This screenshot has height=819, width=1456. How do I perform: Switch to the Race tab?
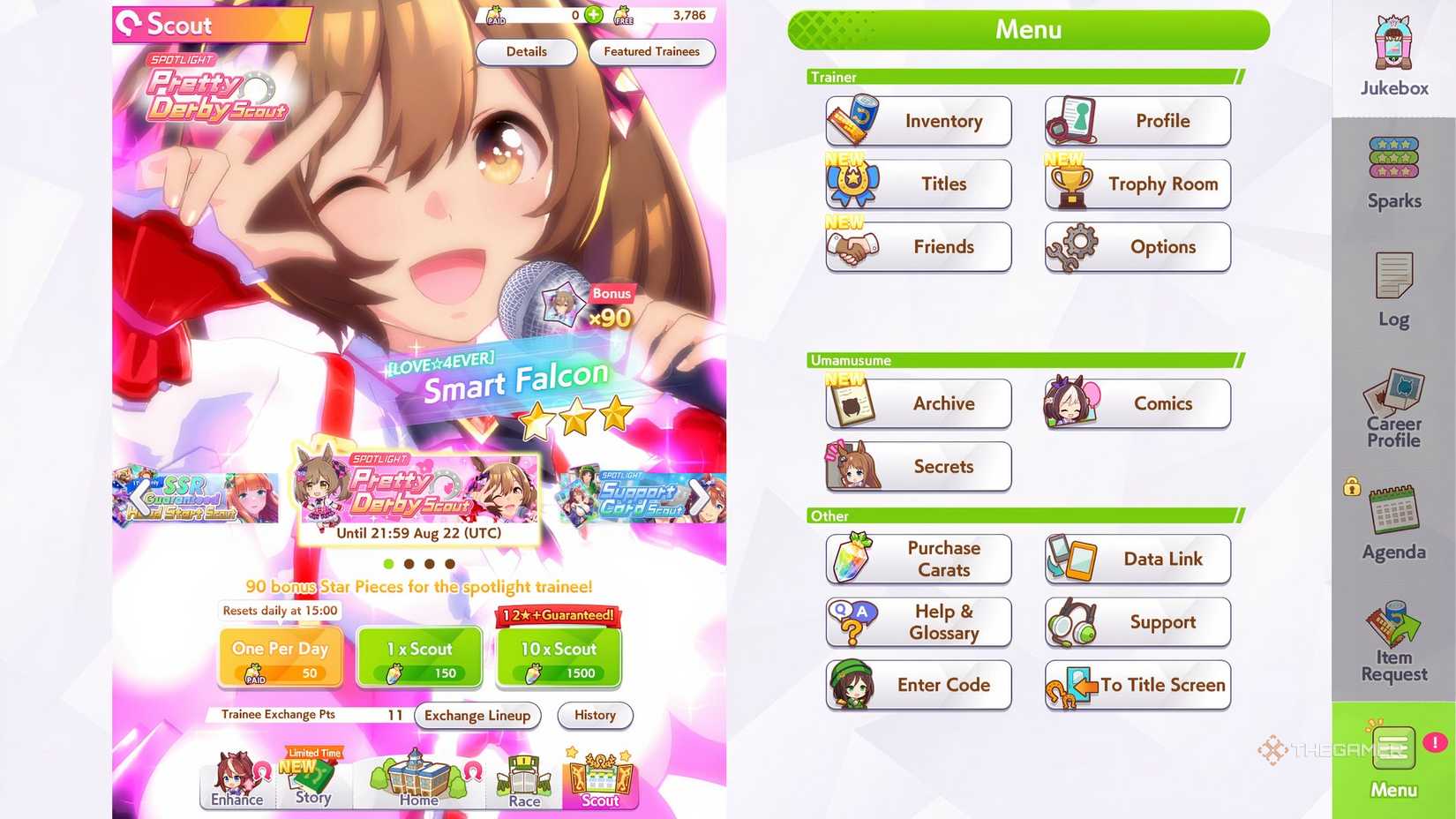click(x=524, y=780)
